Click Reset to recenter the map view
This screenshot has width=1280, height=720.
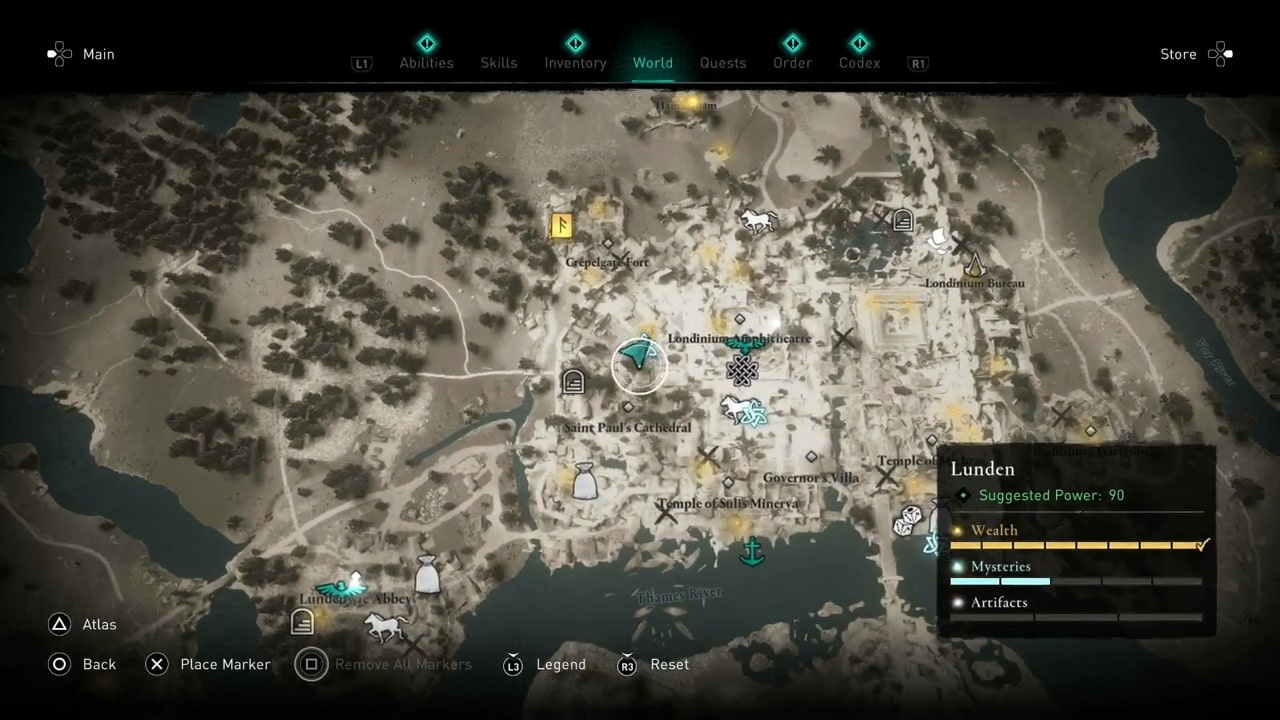click(x=669, y=664)
